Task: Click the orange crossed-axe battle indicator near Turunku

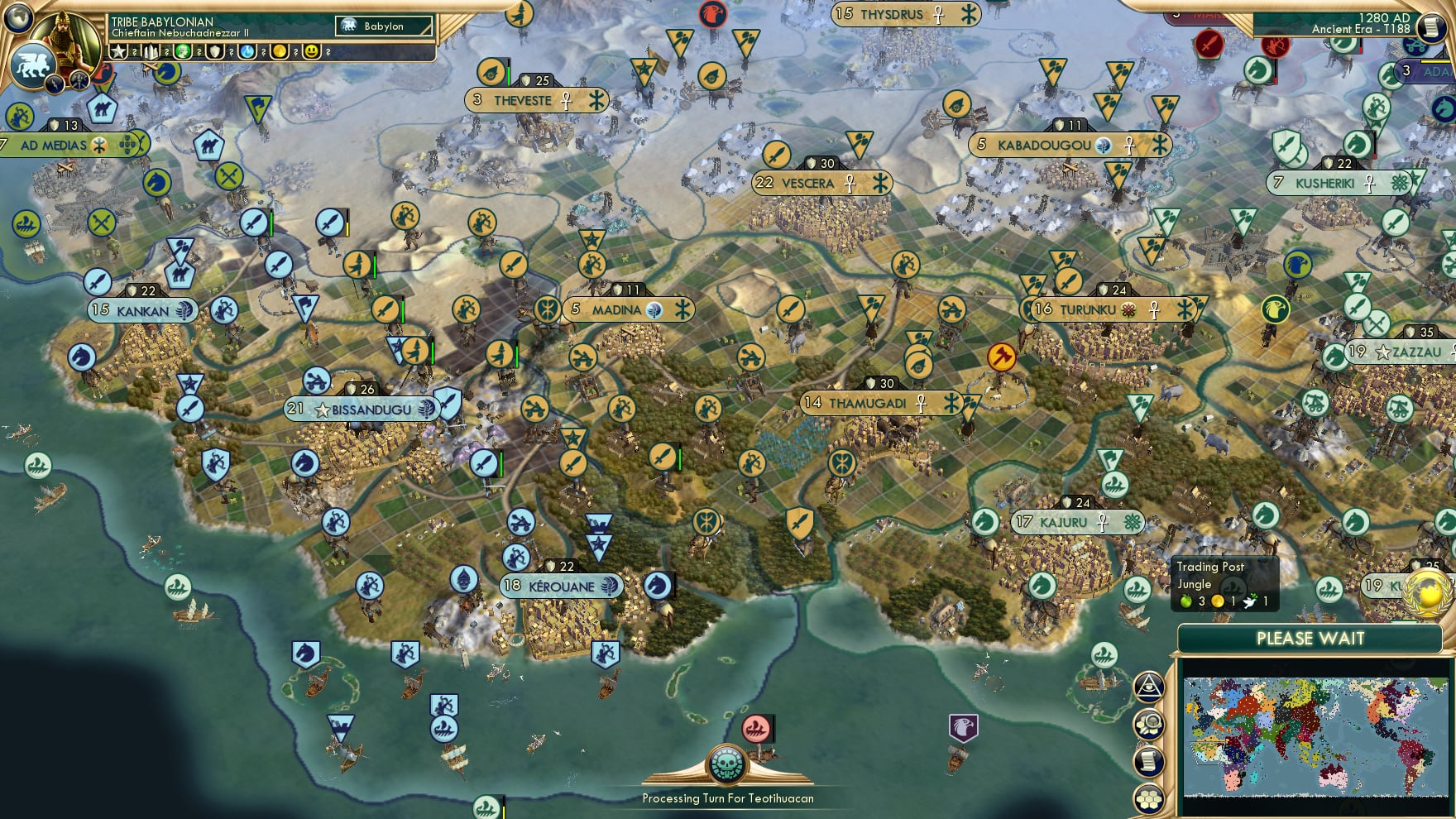Action: (x=1001, y=357)
